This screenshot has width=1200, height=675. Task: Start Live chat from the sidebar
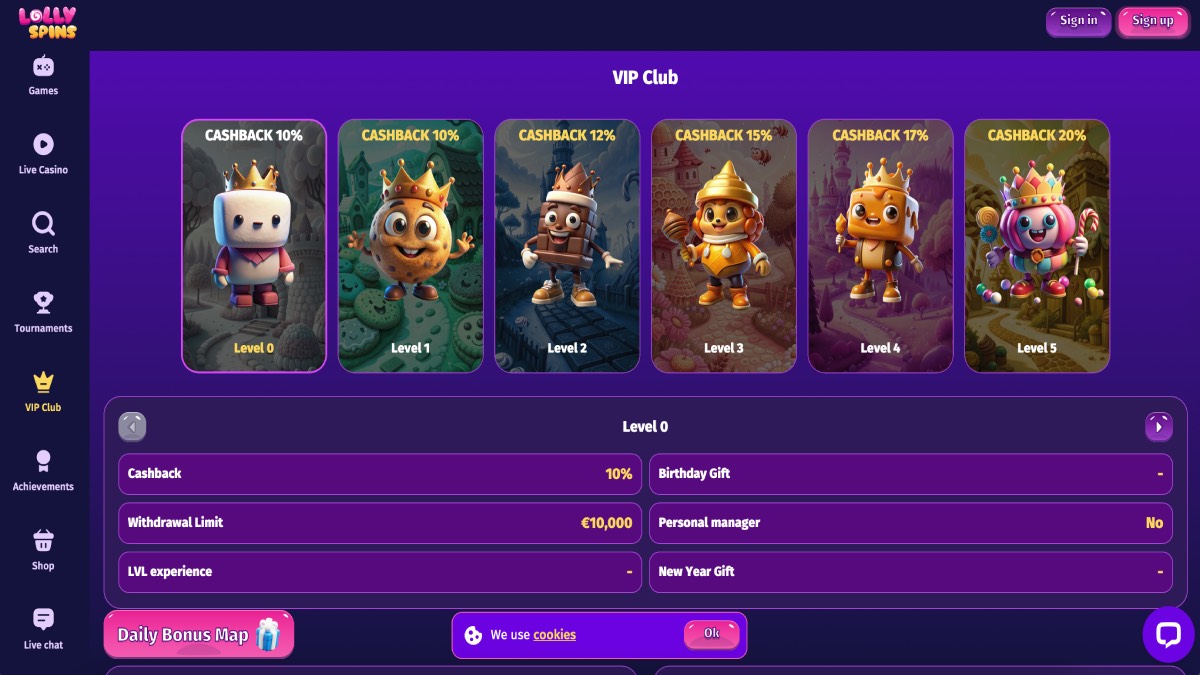(x=43, y=629)
